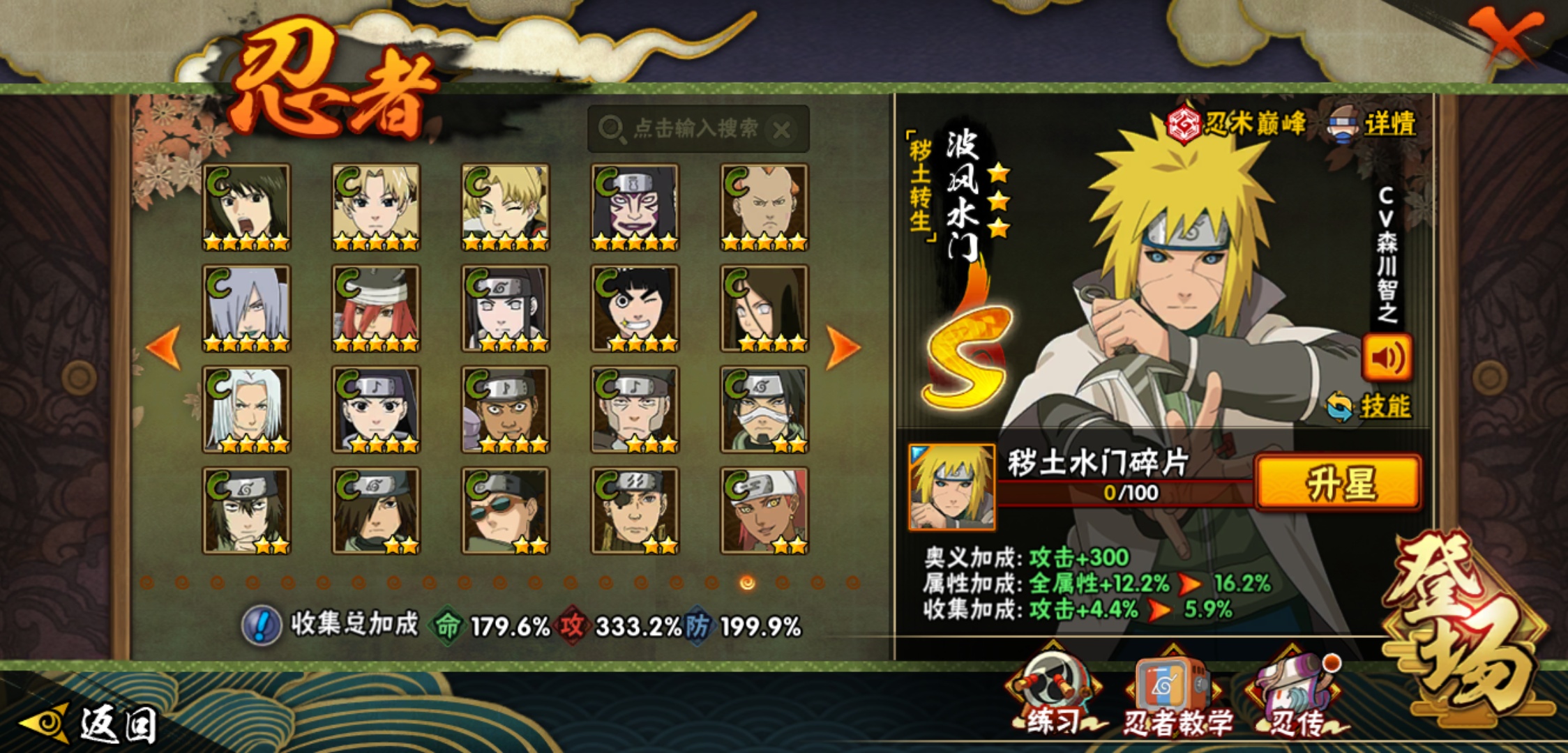Open the 忍术巅峰 panel
1568x753 pixels.
click(x=1236, y=125)
